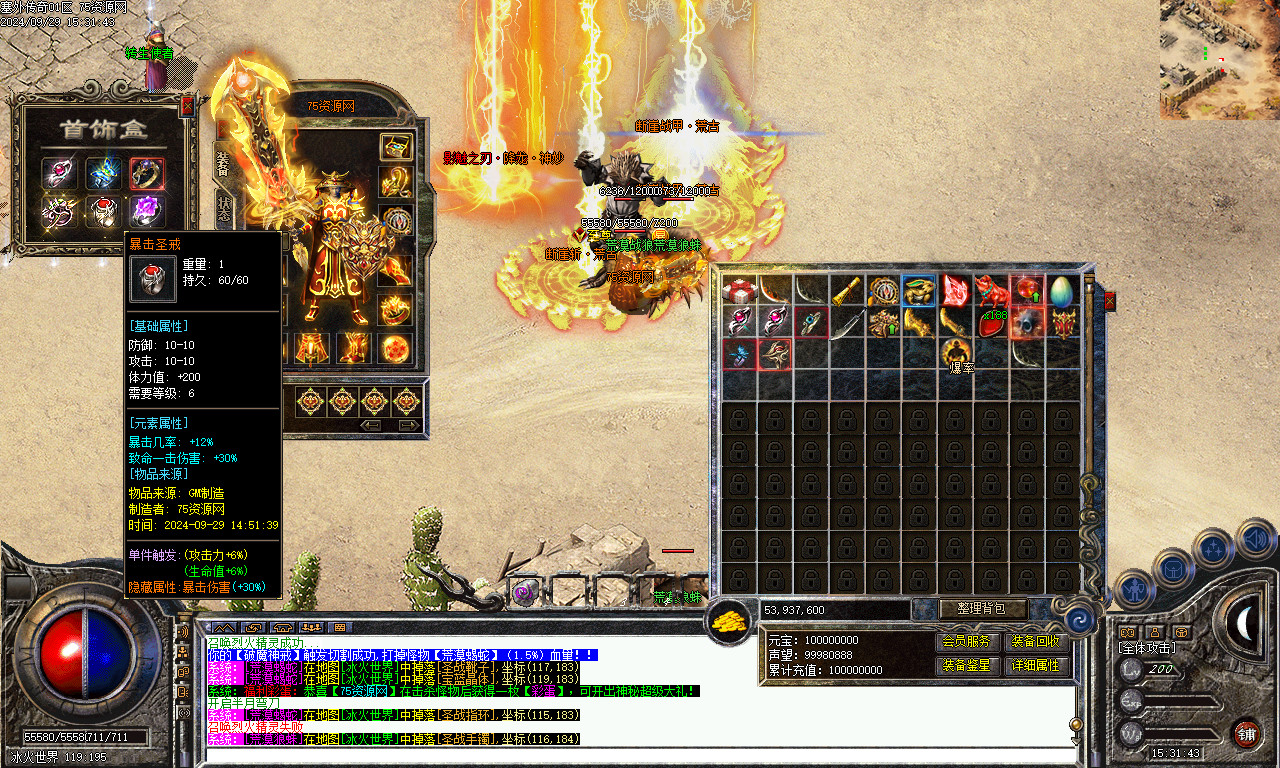Select the blue butterfly jewel in 首饰盒
The height and width of the screenshot is (768, 1280).
point(103,173)
